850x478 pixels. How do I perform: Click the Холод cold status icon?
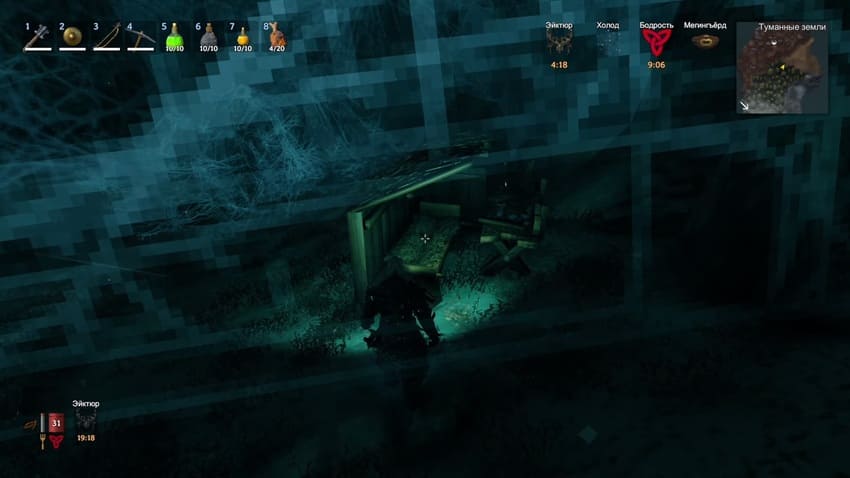(x=607, y=42)
